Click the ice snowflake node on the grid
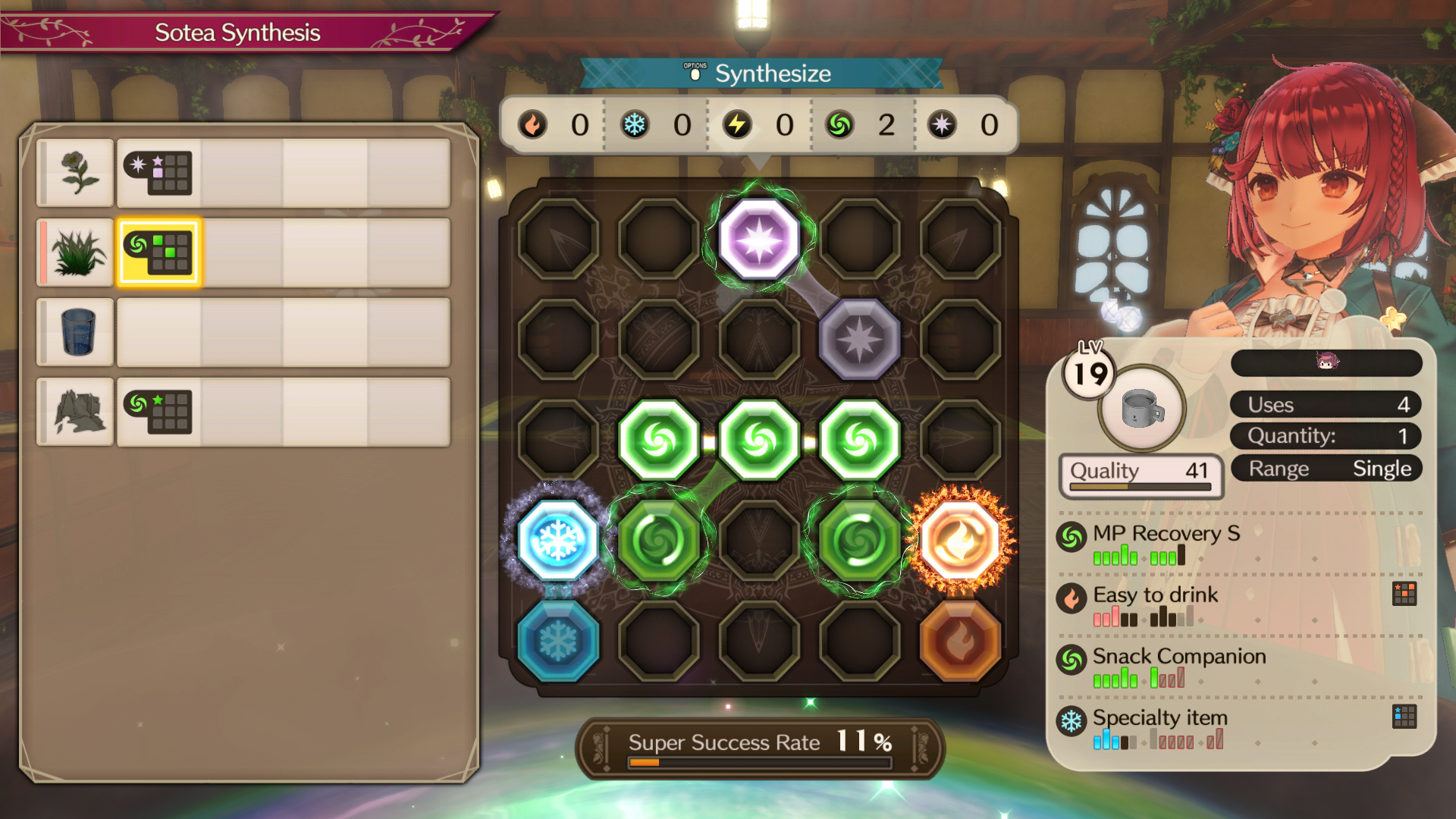This screenshot has height=819, width=1456. [559, 538]
